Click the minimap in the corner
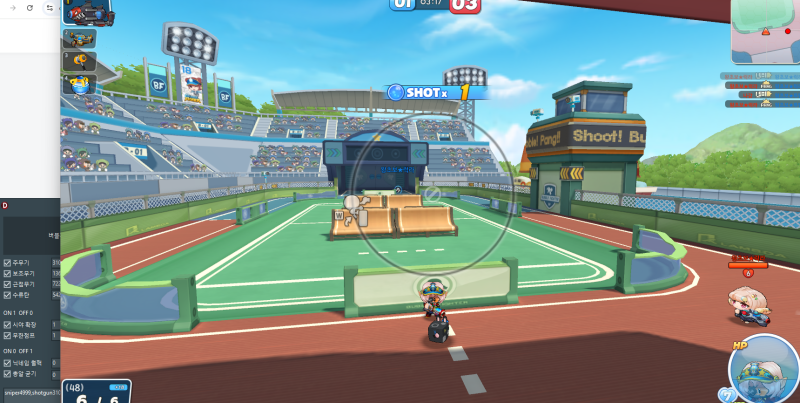 point(765,32)
